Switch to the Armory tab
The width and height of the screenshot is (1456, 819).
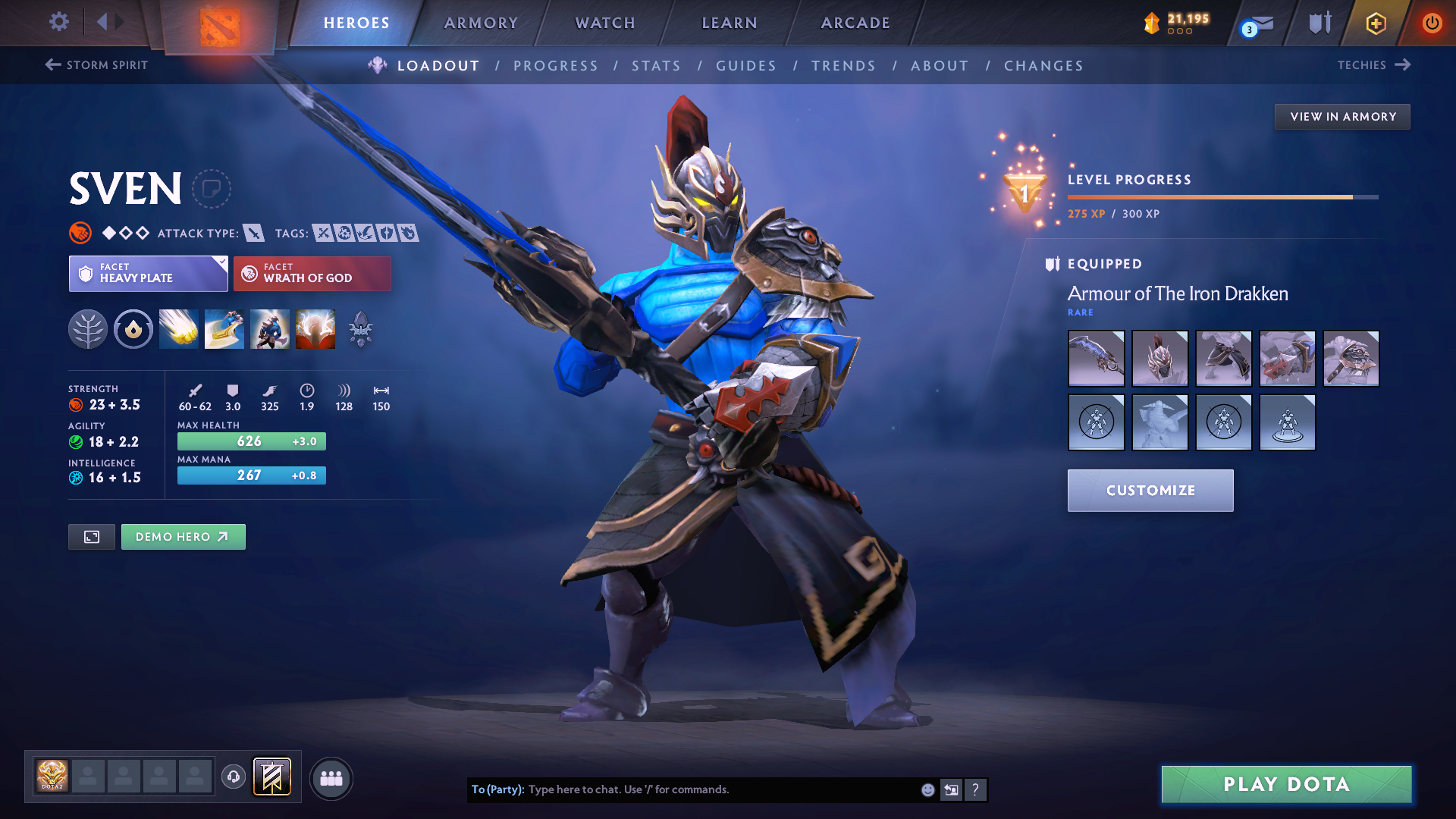[481, 23]
